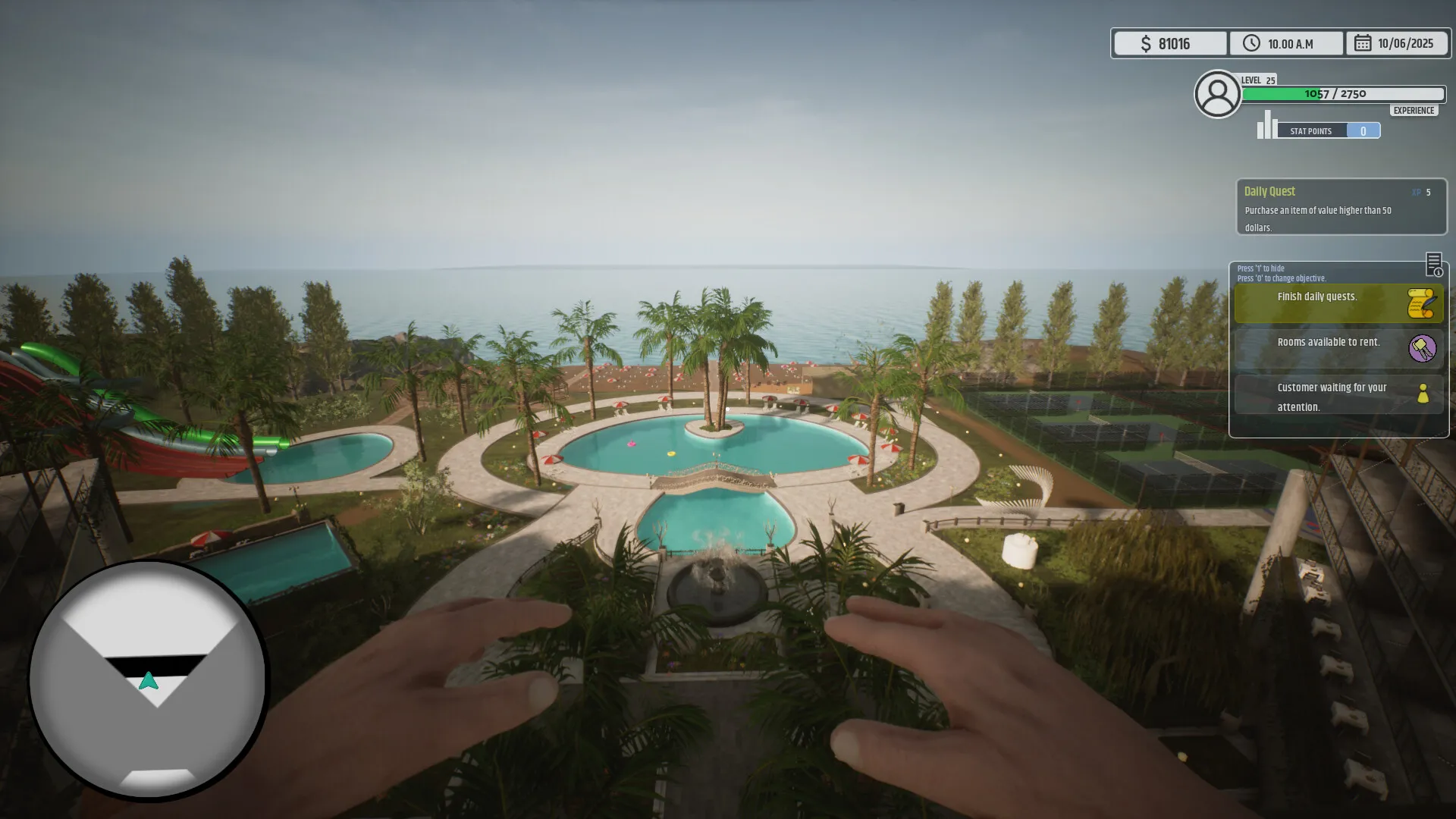
Task: Click the green compass arrow on the minimap
Action: tap(149, 680)
